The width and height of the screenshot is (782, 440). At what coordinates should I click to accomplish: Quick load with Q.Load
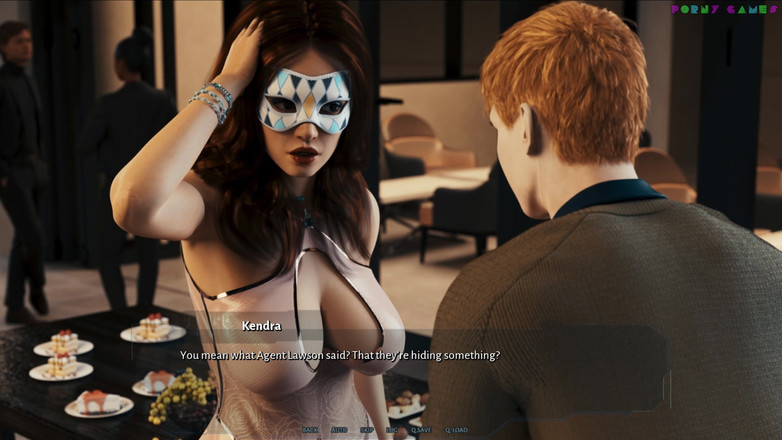(456, 430)
